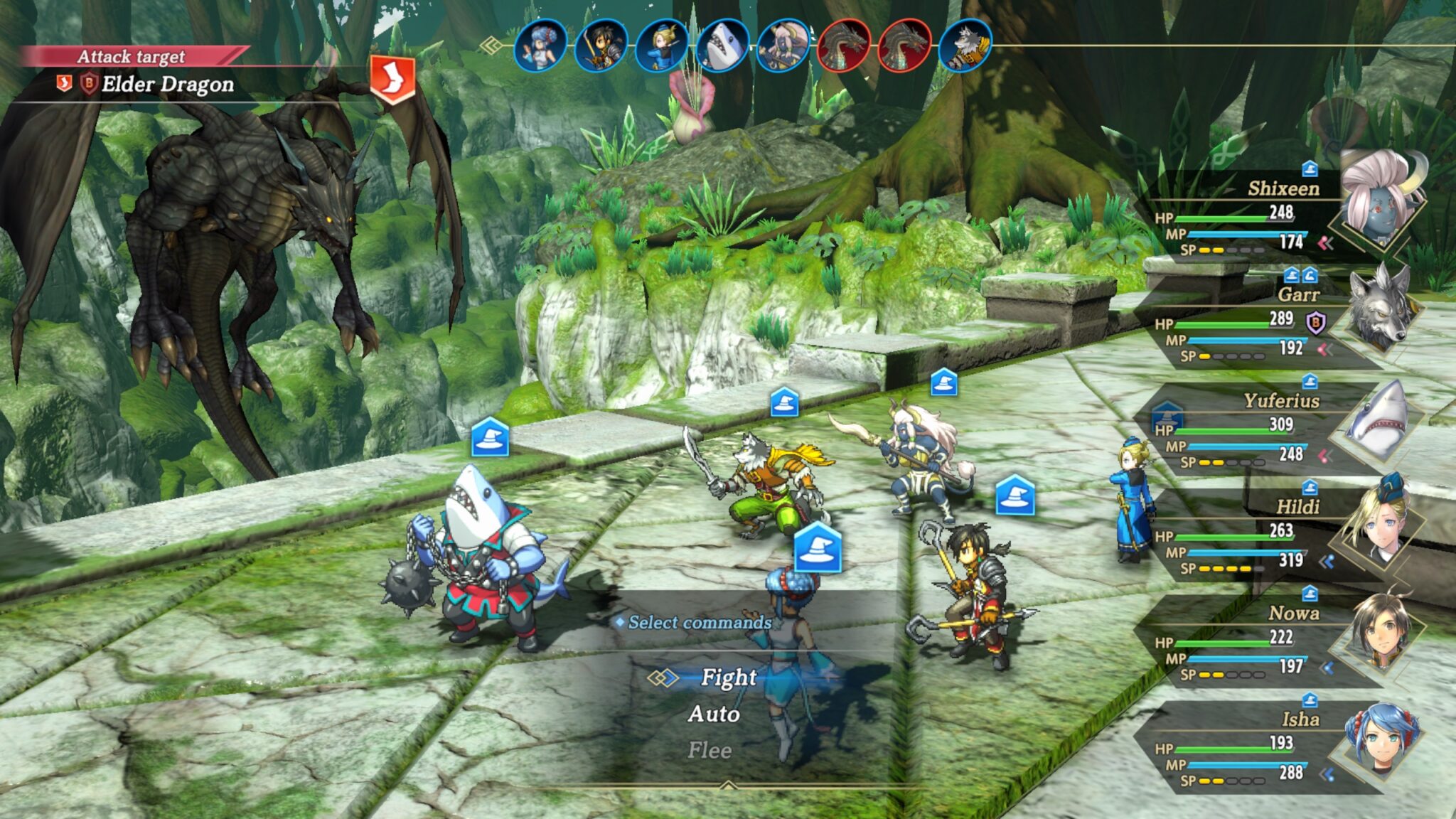Select Nowa's party status panel
Image resolution: width=1456 pixels, height=819 pixels.
point(1265,641)
